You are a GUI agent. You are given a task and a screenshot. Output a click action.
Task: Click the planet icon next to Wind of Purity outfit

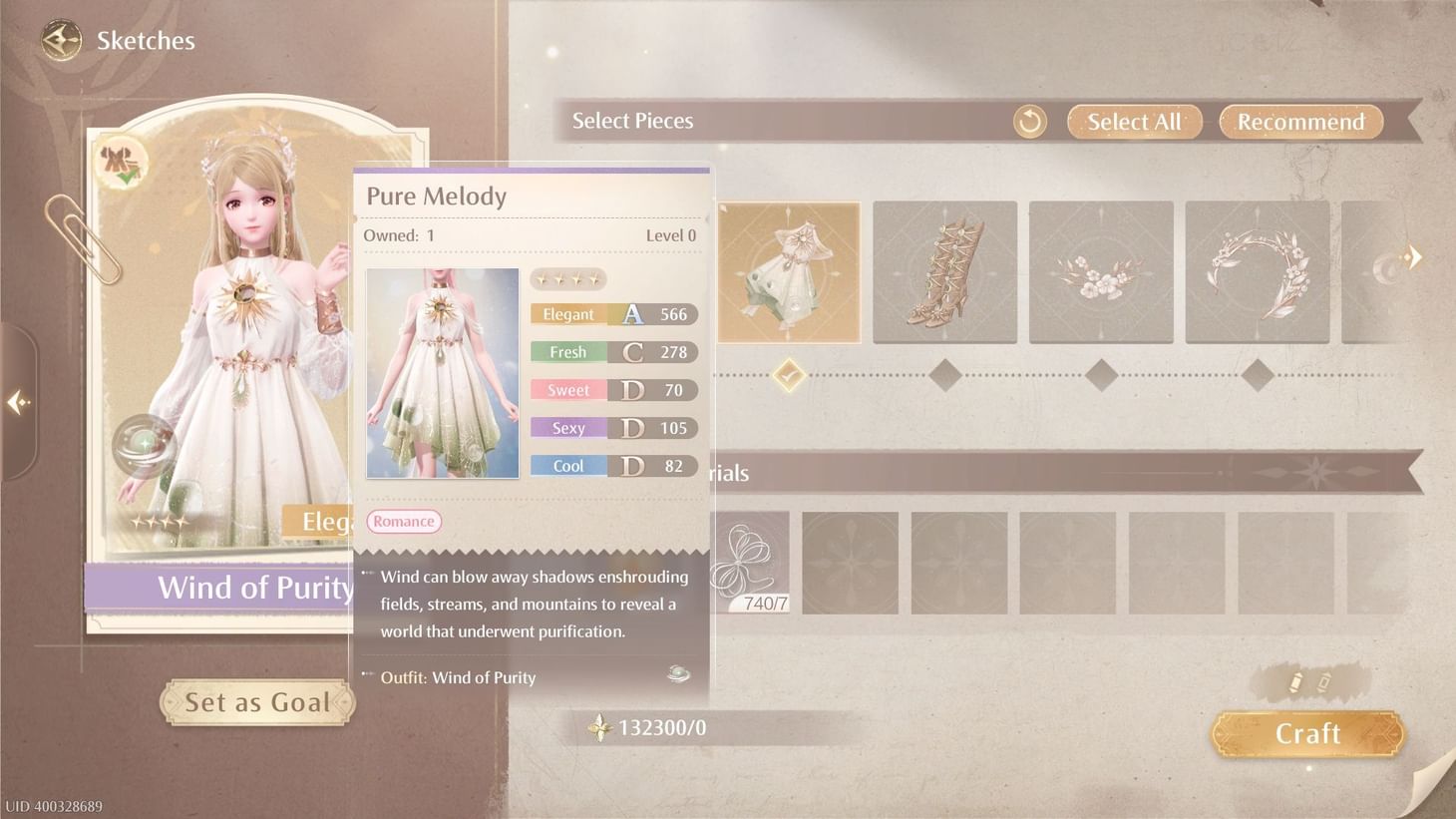point(678,674)
